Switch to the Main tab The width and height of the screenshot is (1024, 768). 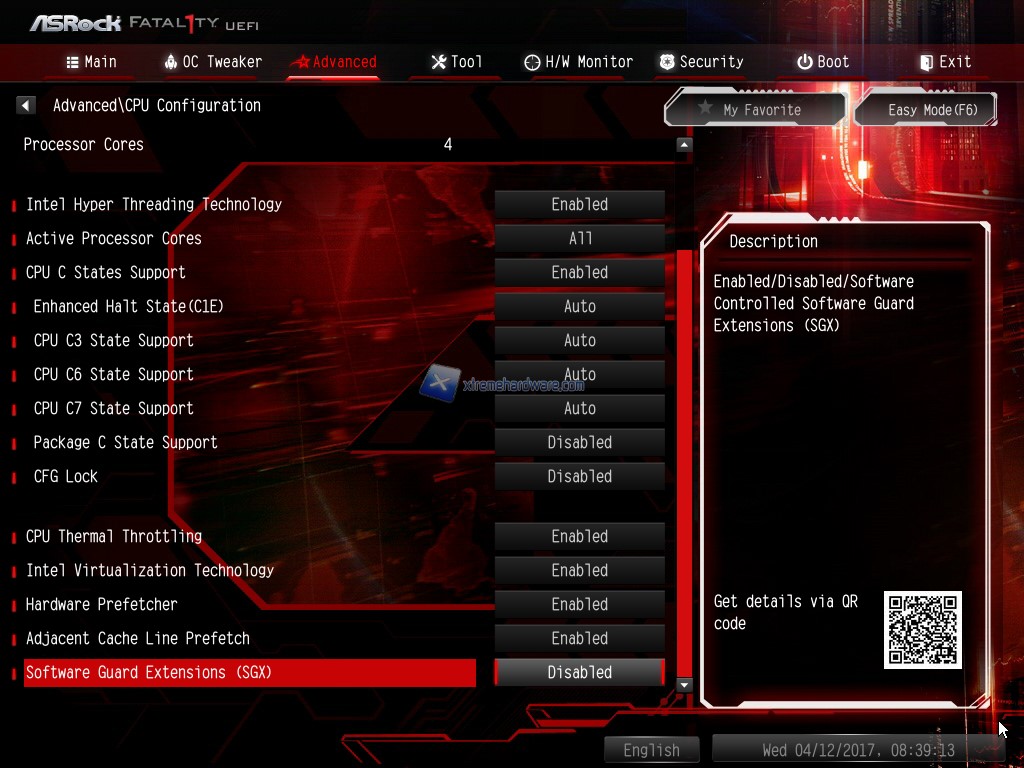click(x=91, y=62)
